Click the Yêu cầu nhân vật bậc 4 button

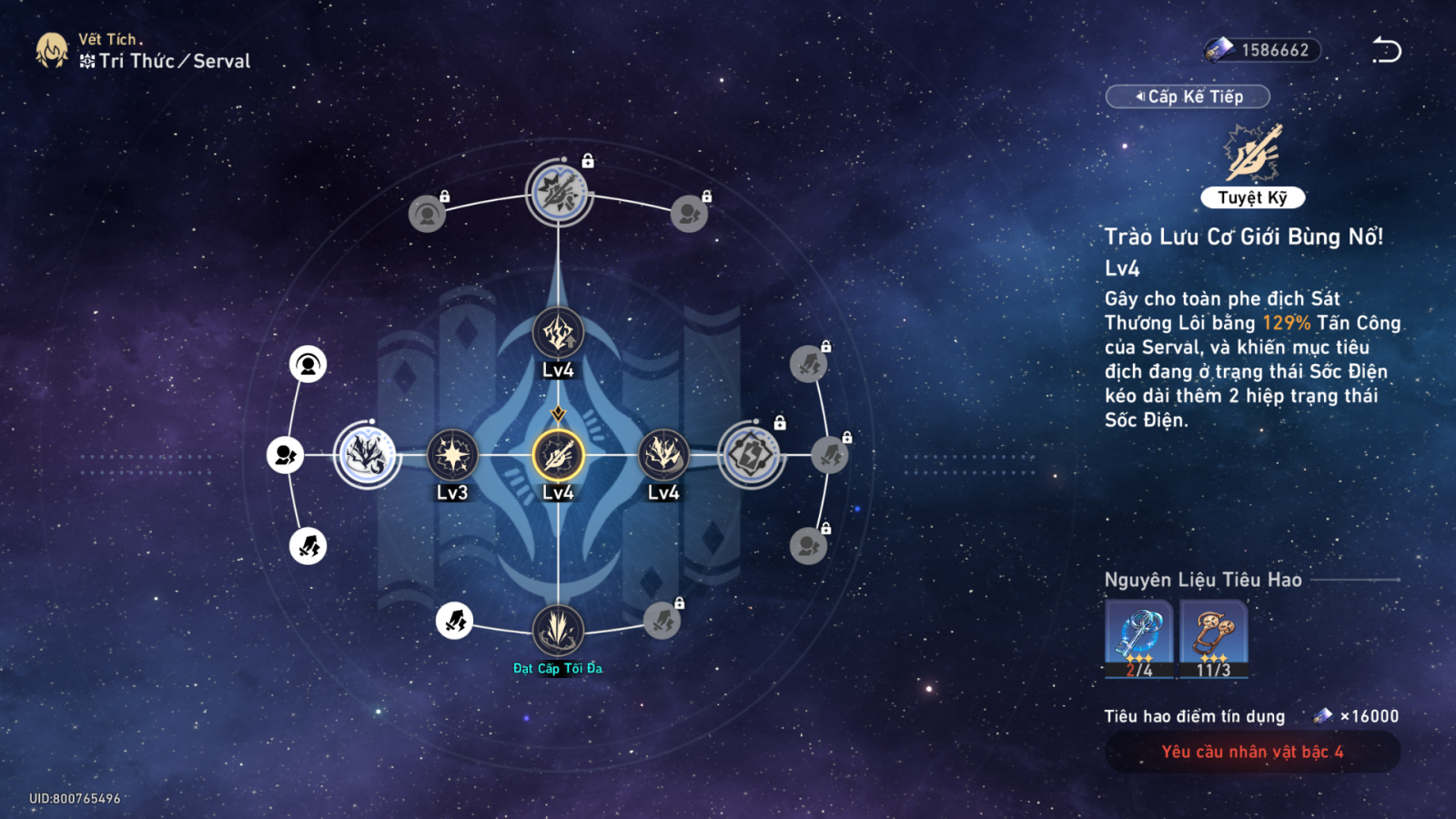pyautogui.click(x=1252, y=752)
